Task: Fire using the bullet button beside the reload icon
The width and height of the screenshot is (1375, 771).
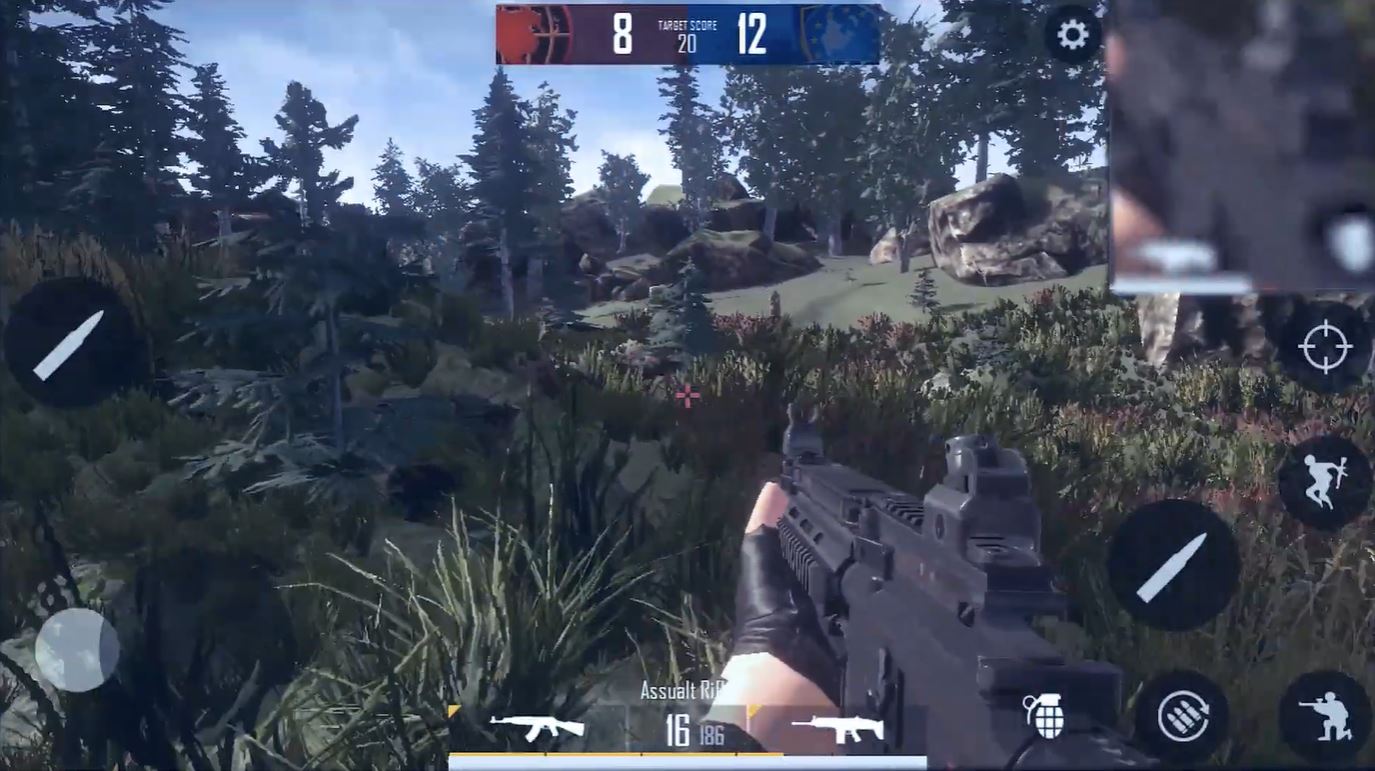Action: click(1173, 566)
